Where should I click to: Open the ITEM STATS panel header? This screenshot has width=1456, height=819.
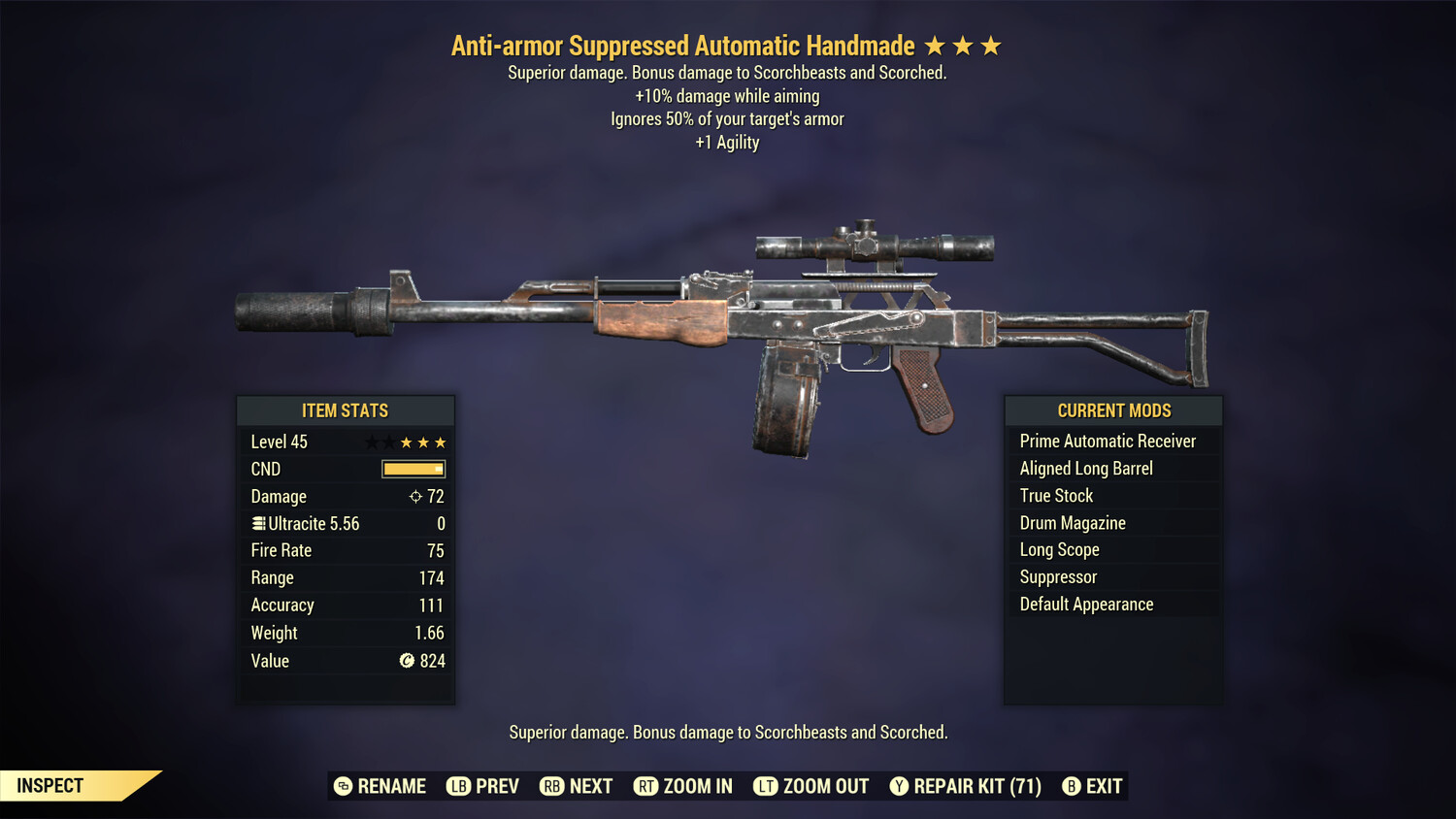346,410
